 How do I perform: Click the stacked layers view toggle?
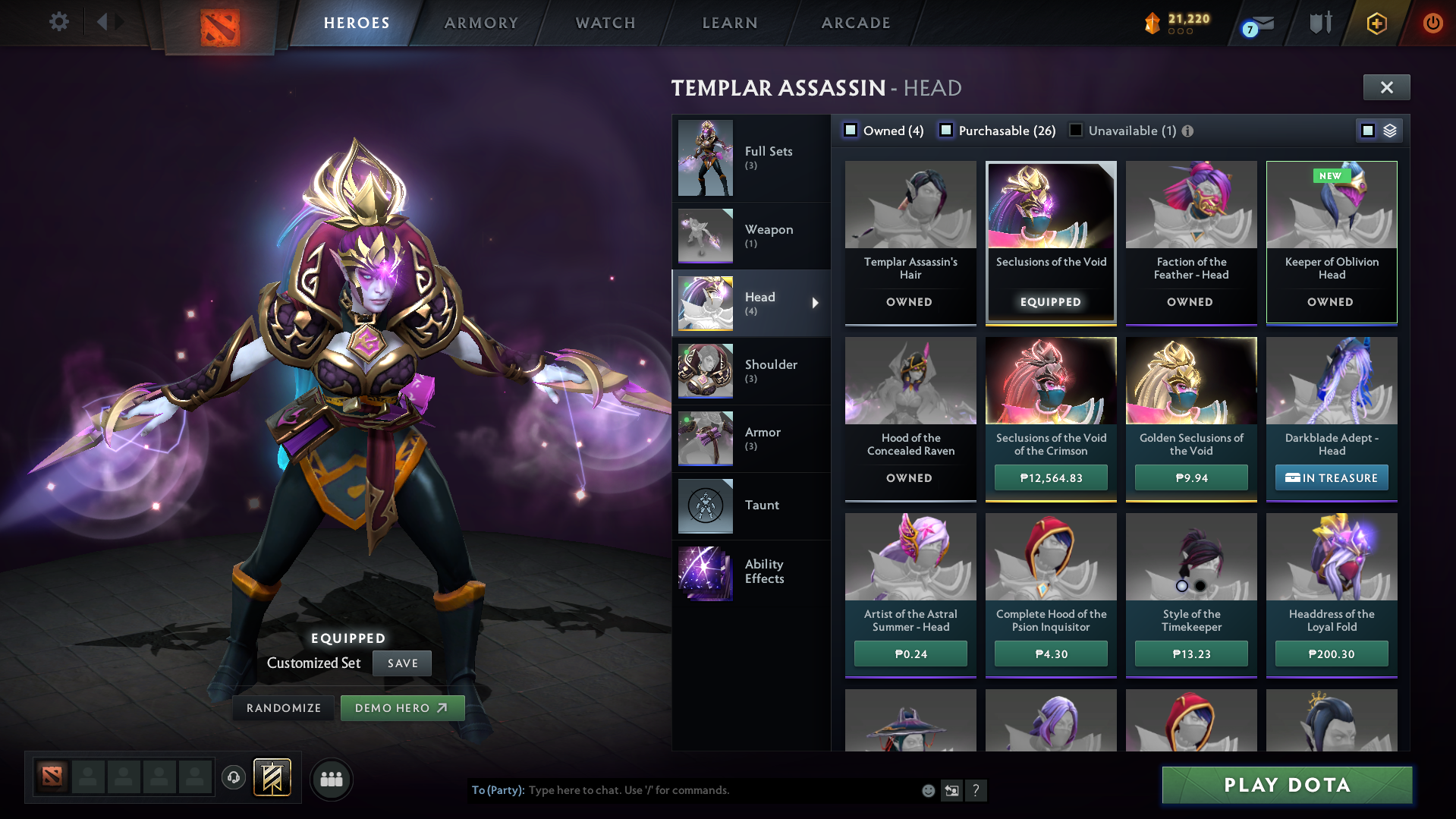[x=1390, y=130]
